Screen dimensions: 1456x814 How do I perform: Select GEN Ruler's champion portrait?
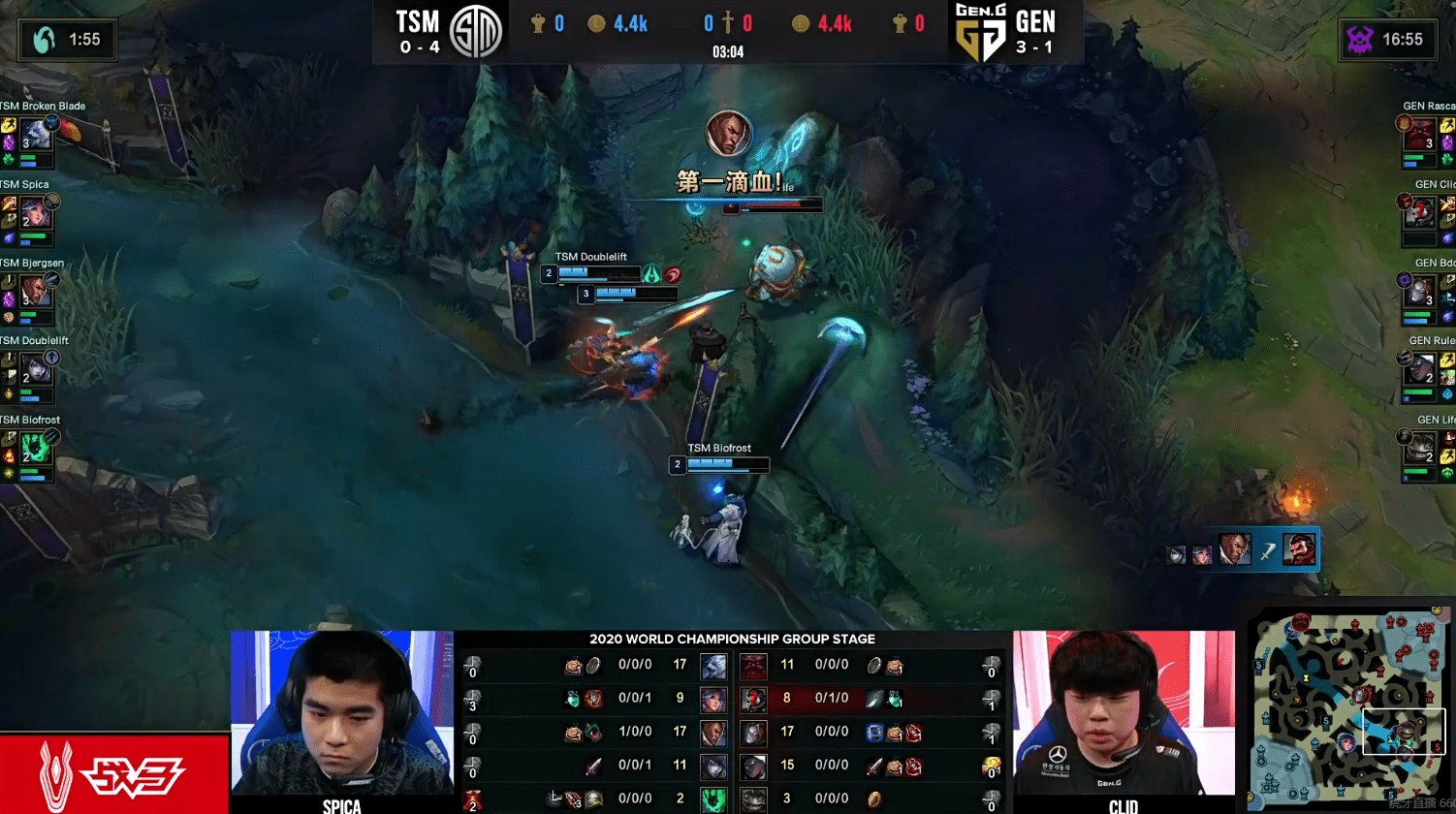[1421, 369]
